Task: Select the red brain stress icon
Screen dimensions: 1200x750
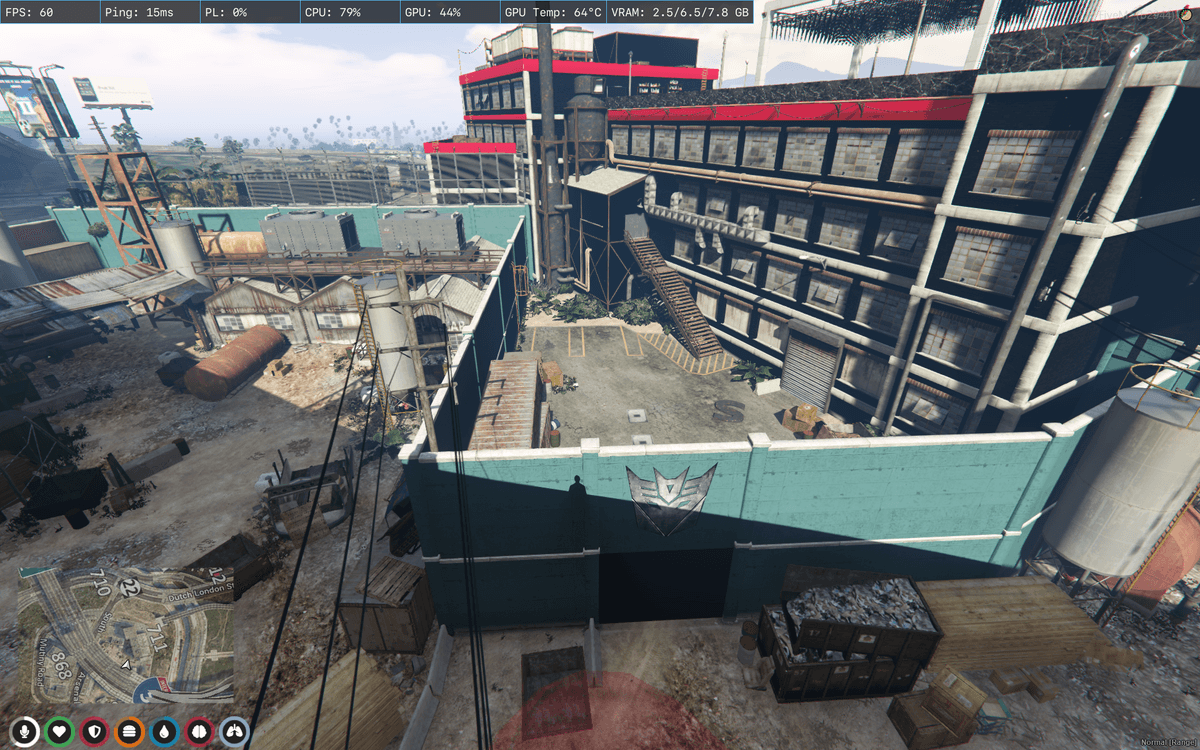Action: [199, 732]
